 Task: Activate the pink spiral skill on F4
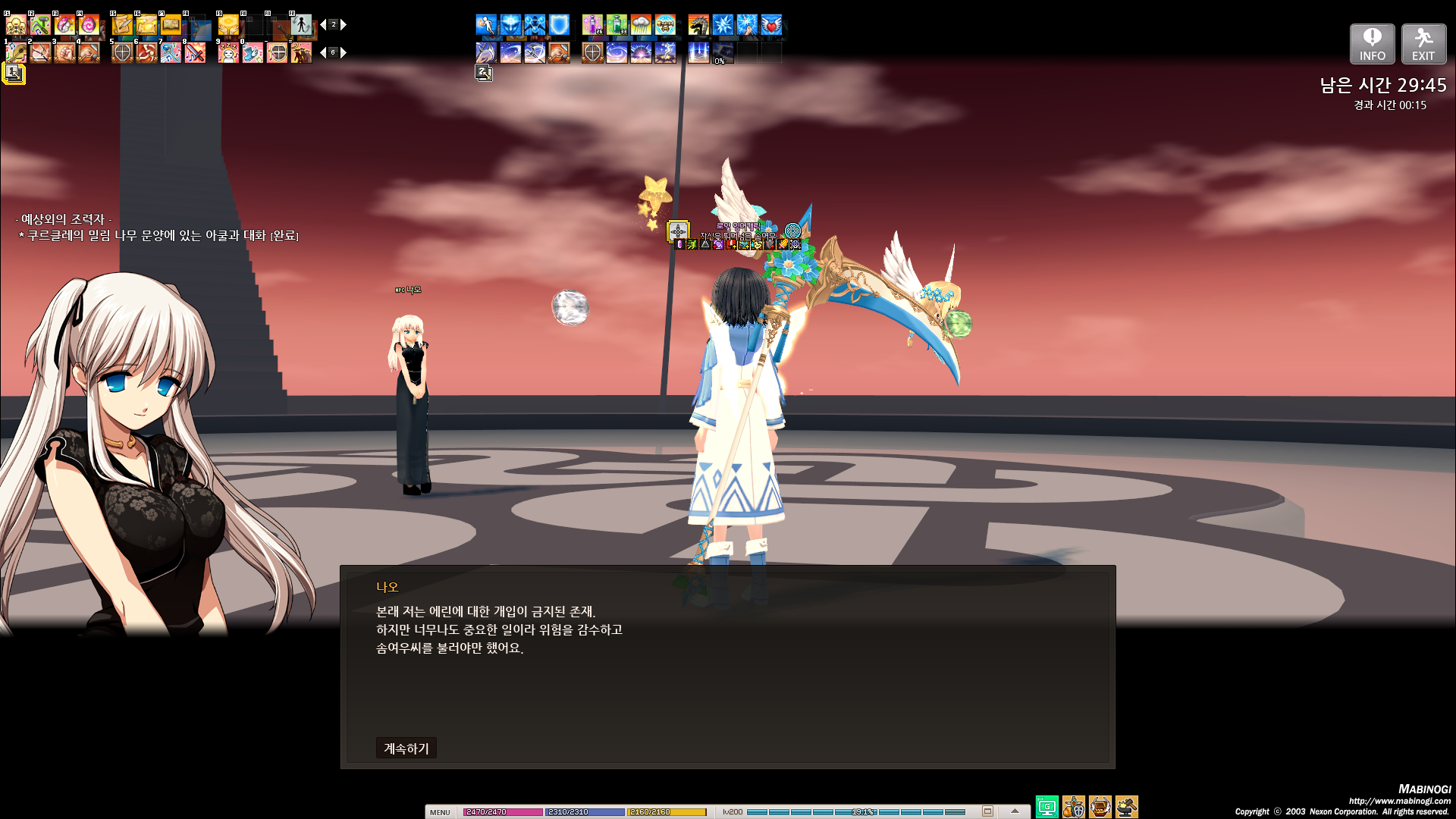(89, 25)
